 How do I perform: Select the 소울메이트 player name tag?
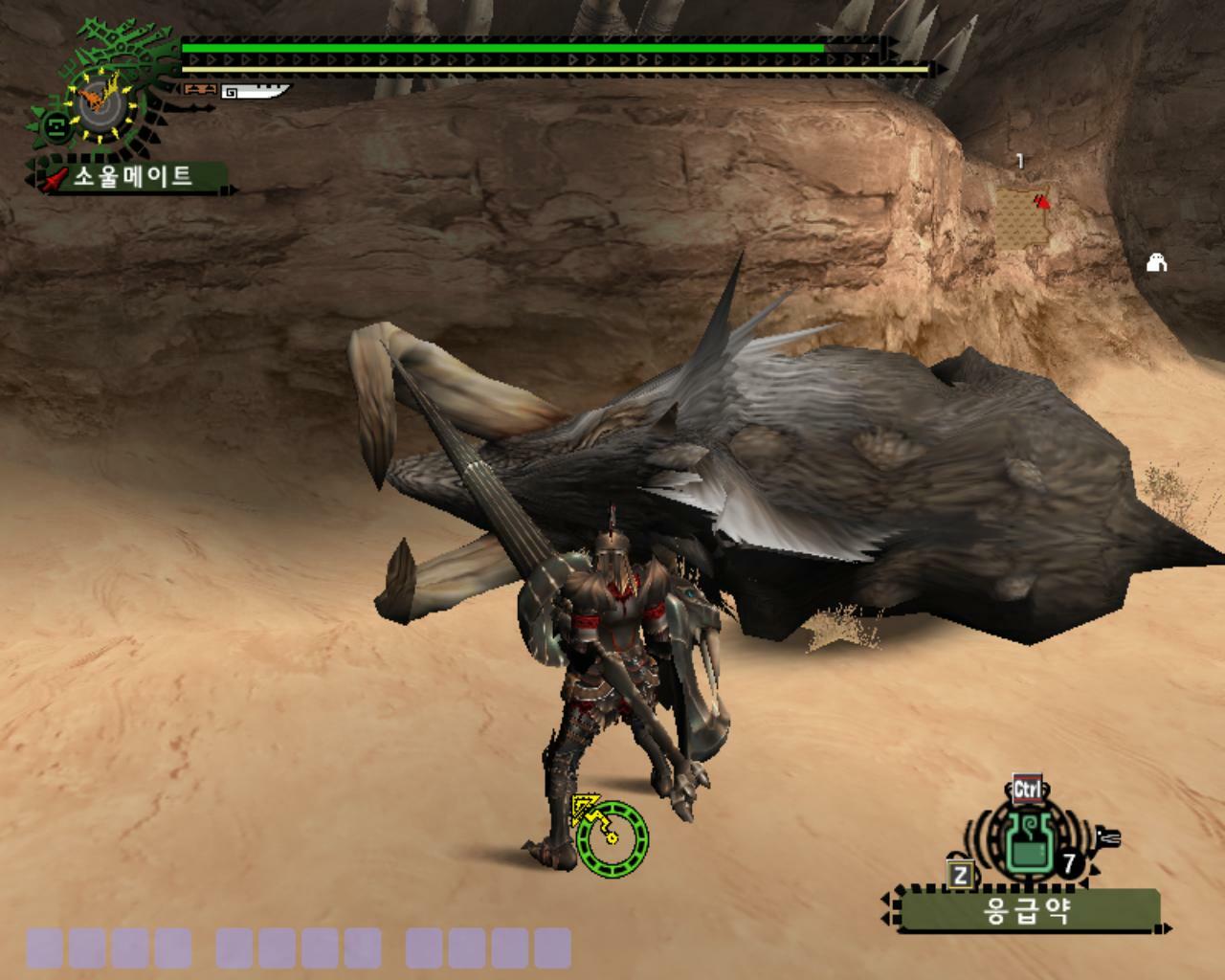click(x=133, y=177)
